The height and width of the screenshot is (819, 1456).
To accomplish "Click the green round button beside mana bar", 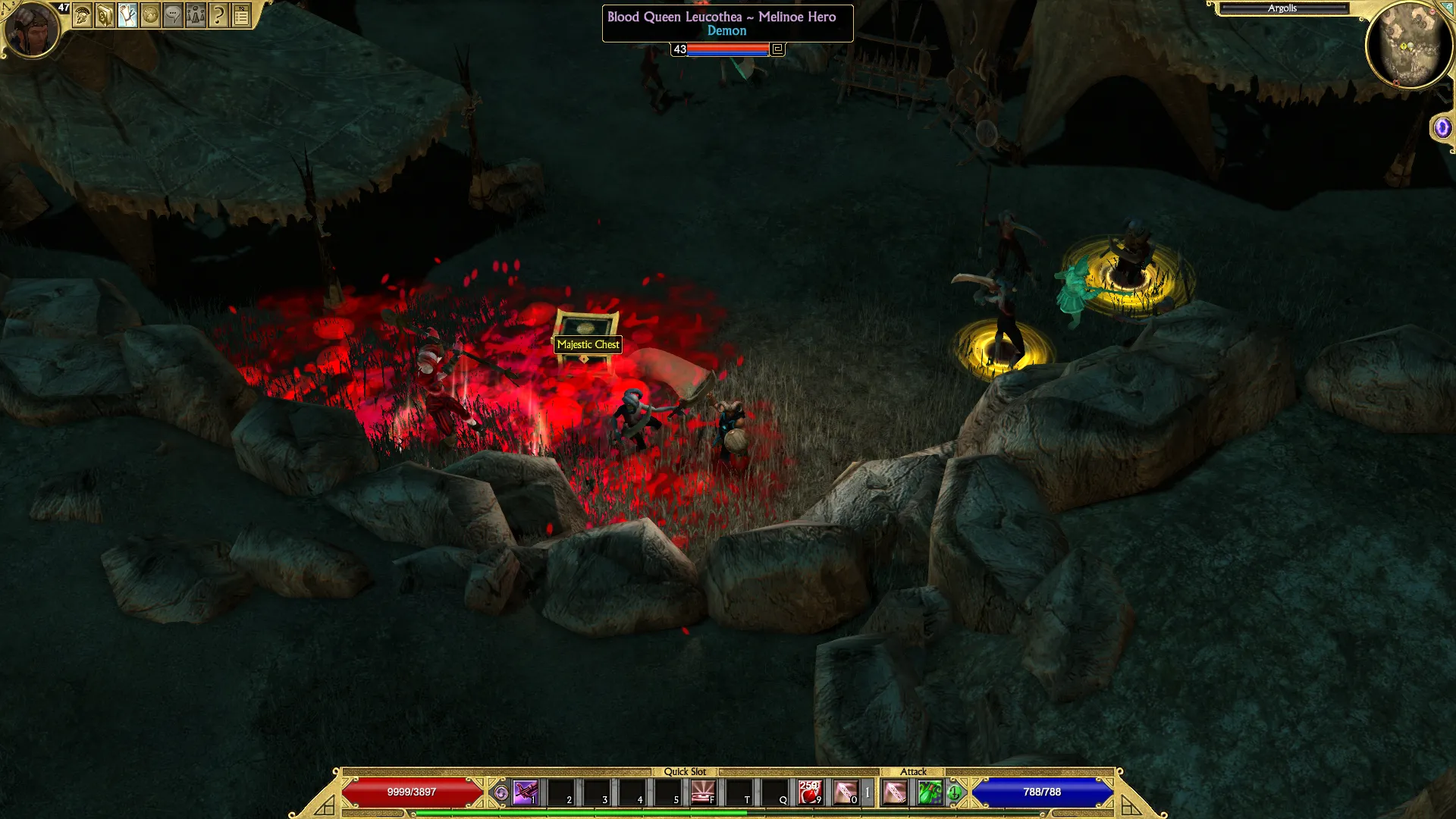I will (x=954, y=793).
